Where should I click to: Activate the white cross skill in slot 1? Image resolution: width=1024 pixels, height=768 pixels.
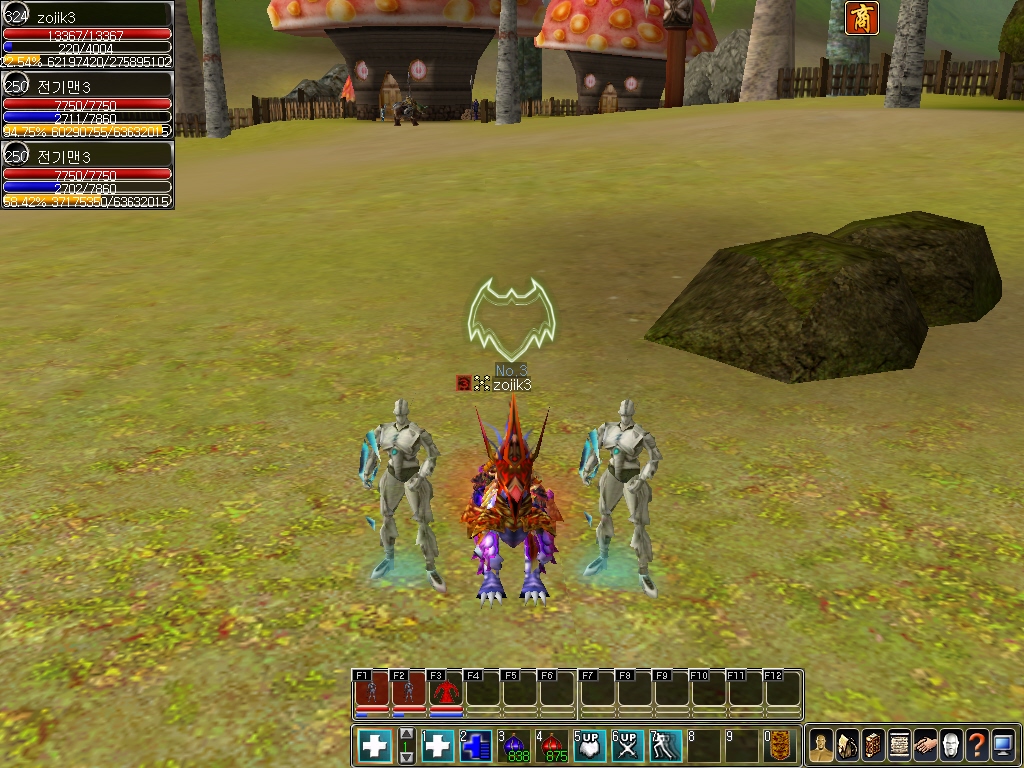pyautogui.click(x=438, y=746)
